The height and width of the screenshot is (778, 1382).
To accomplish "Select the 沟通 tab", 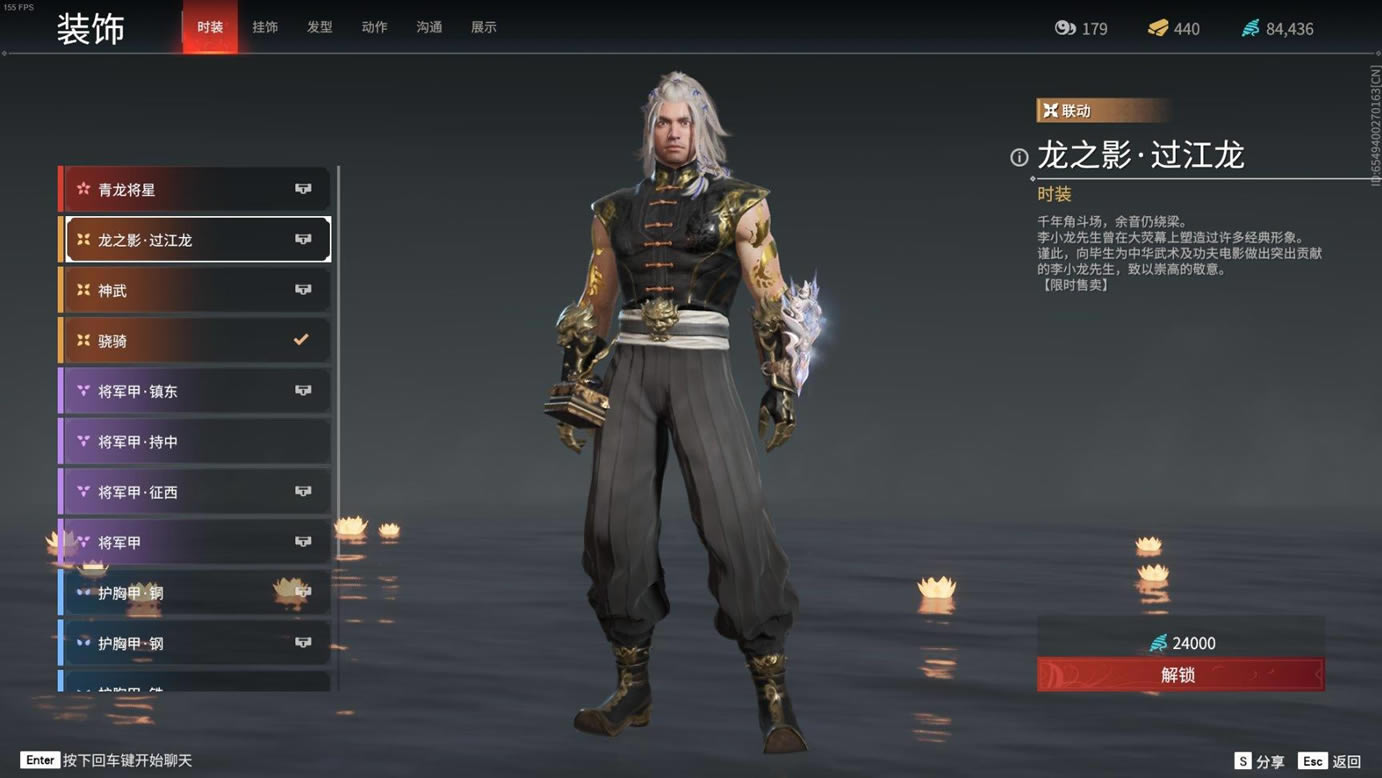I will coord(429,27).
